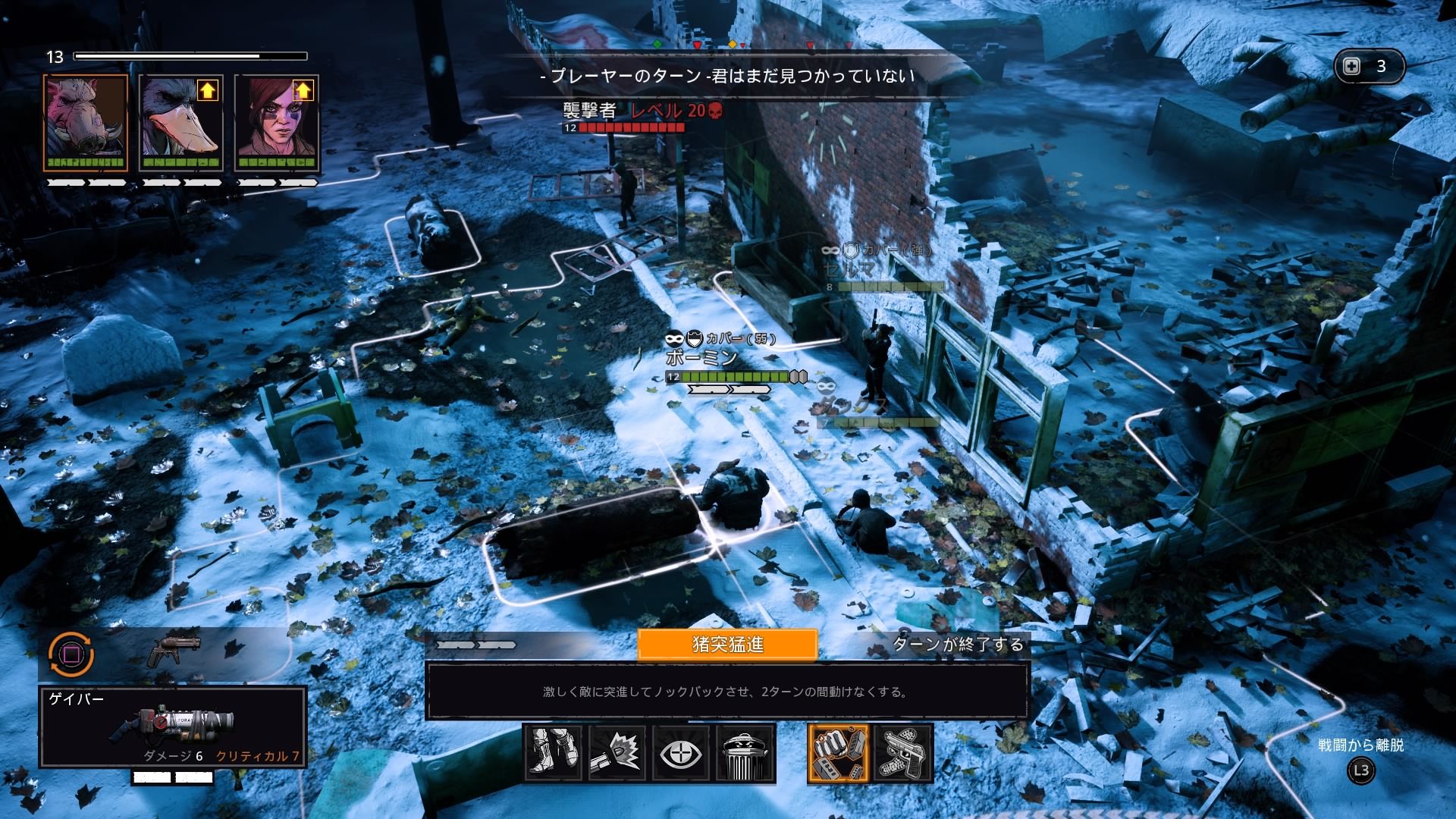The height and width of the screenshot is (819, 1456).
Task: Select the fist-smashing-bricks charge ability
Action: tap(838, 752)
